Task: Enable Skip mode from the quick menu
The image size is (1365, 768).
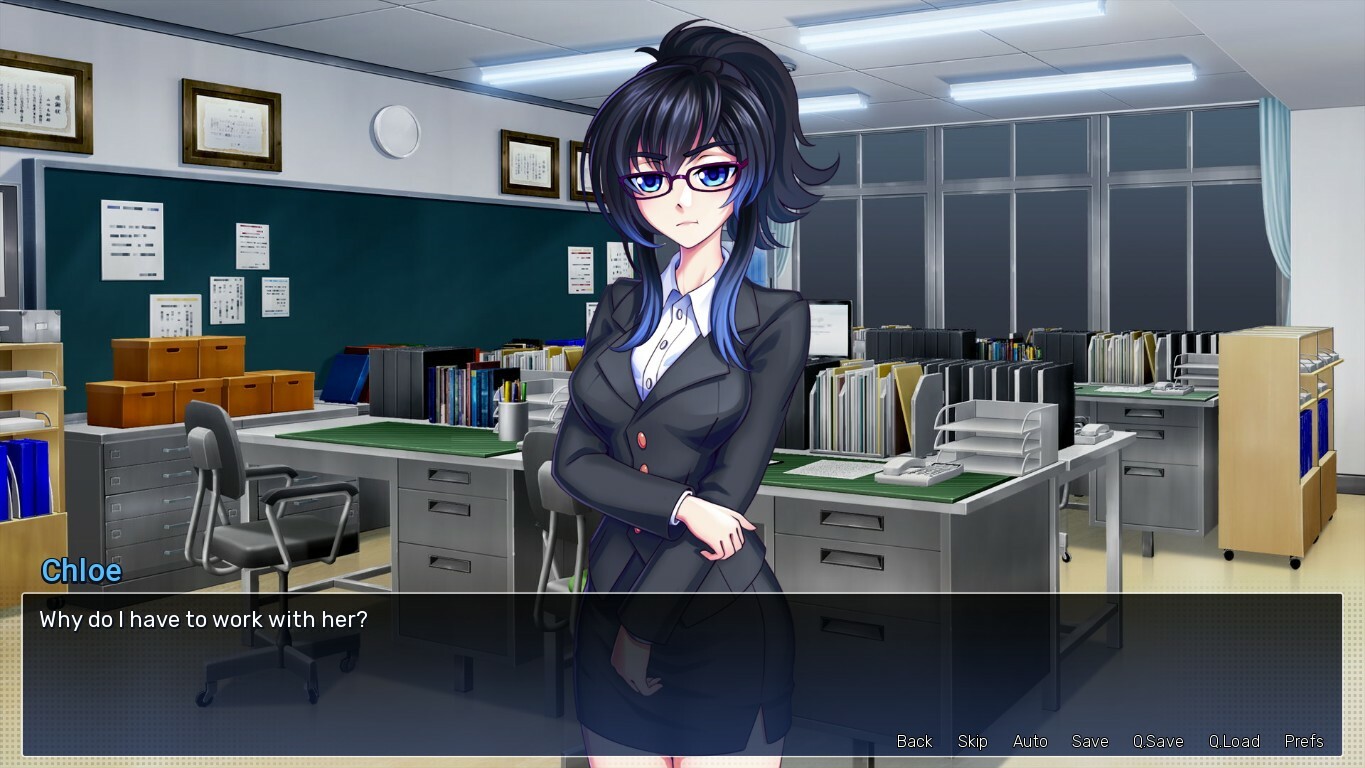Action: 971,741
